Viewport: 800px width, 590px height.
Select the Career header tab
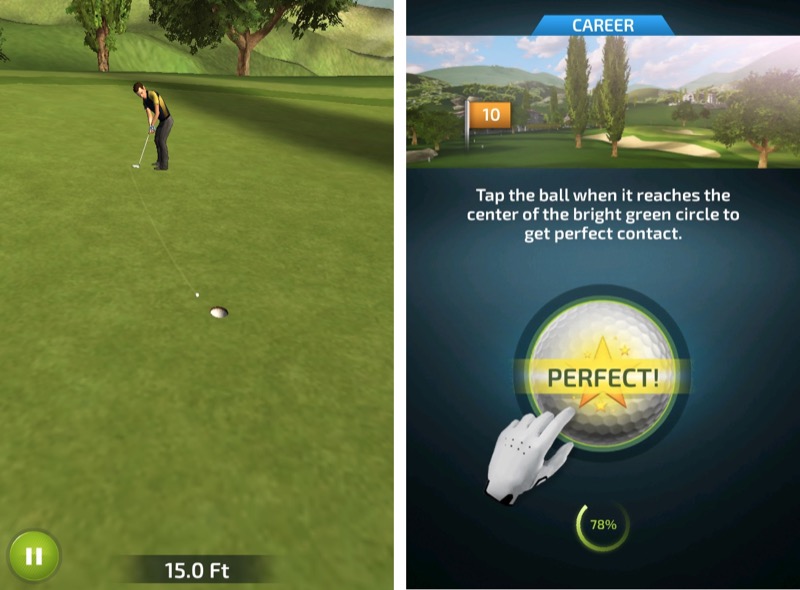(x=603, y=25)
